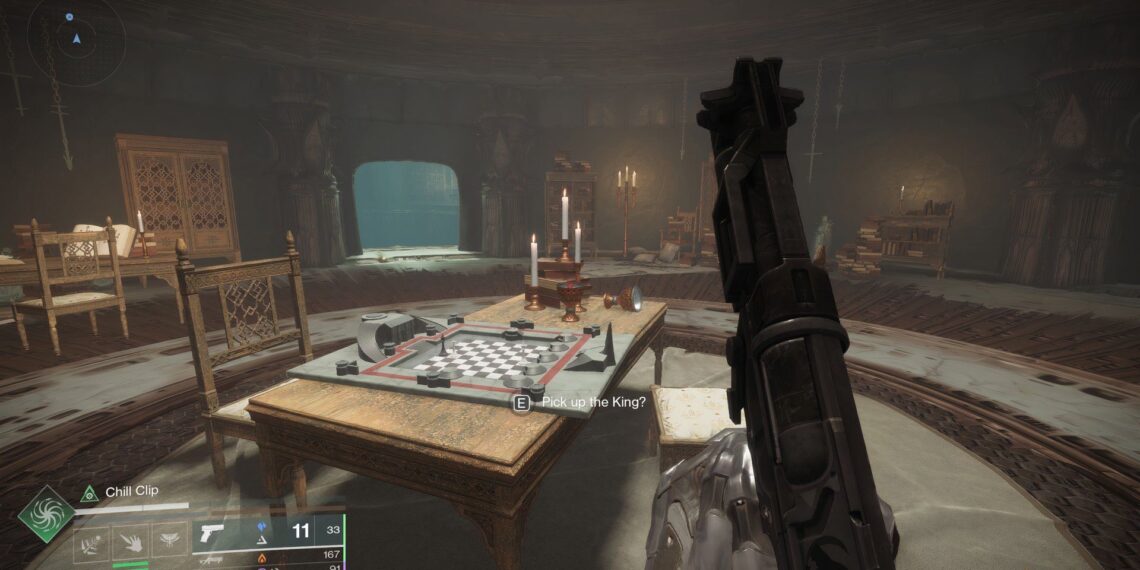
Task: Trigger the hand melee ability slot
Action: tap(130, 542)
